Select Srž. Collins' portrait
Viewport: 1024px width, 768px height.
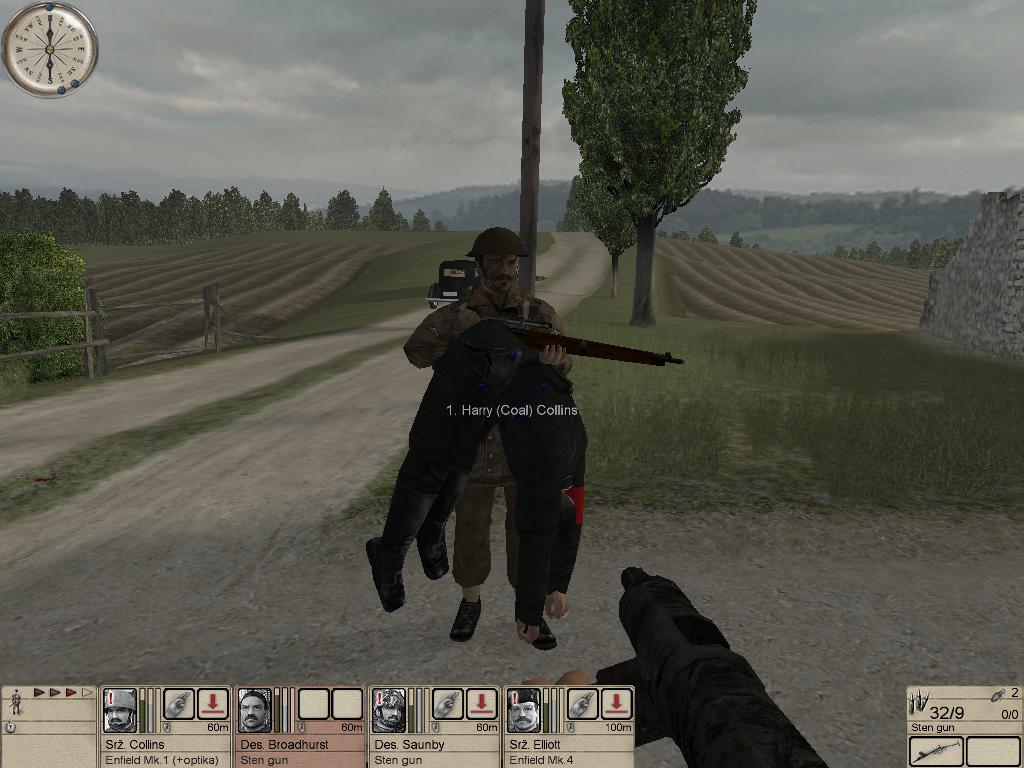click(x=120, y=710)
